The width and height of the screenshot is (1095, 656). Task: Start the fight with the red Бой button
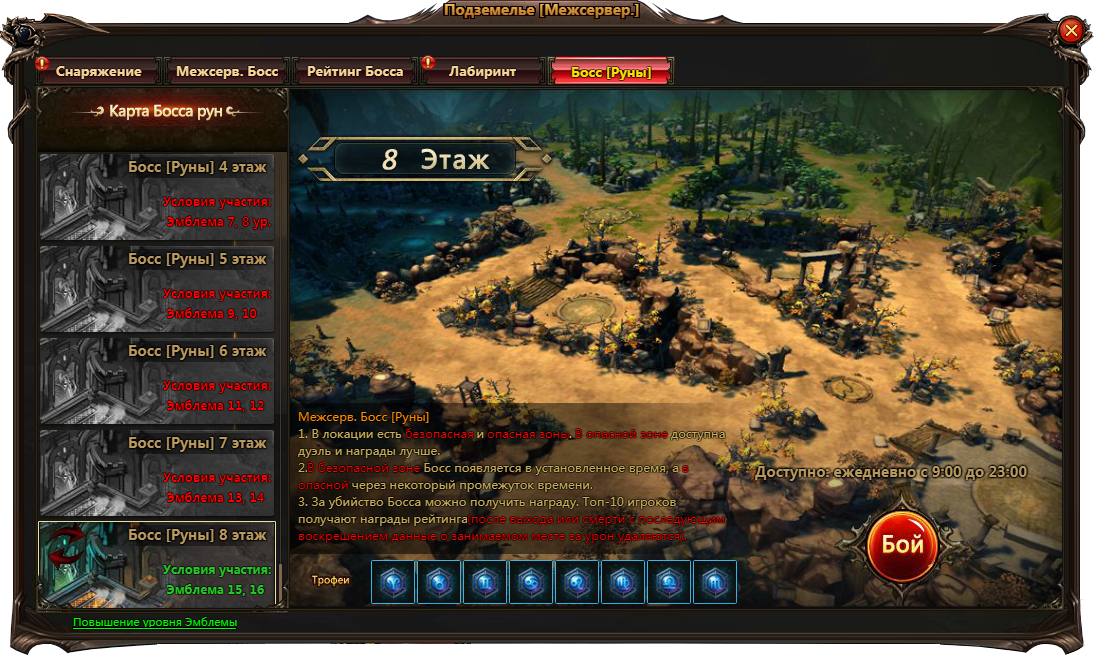pyautogui.click(x=902, y=546)
